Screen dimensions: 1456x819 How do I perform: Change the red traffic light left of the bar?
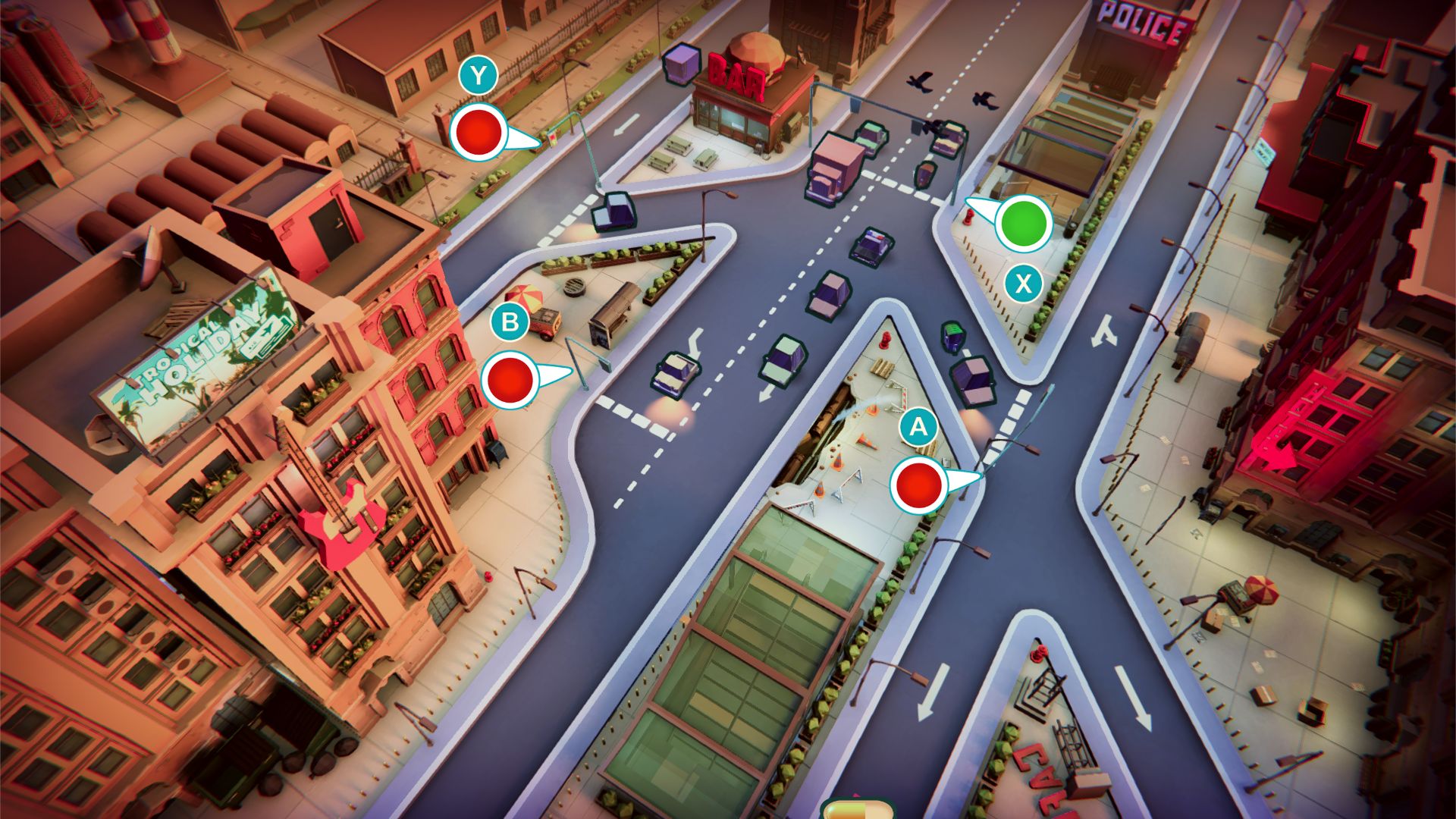(478, 133)
